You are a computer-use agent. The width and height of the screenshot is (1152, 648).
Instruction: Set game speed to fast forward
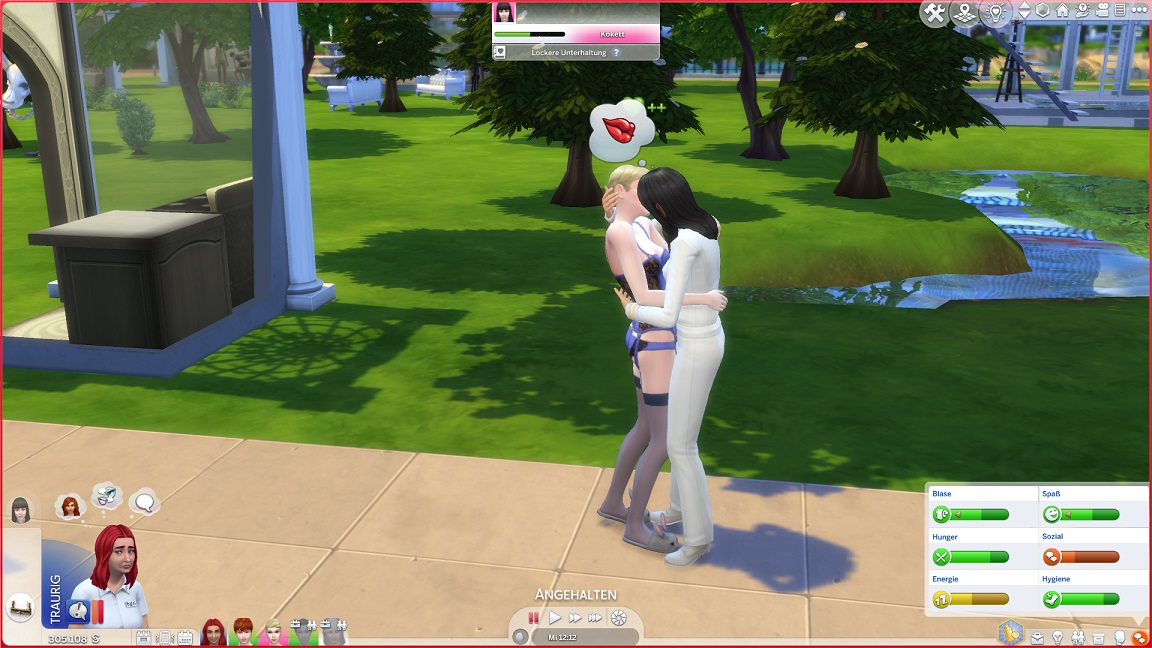click(x=575, y=618)
